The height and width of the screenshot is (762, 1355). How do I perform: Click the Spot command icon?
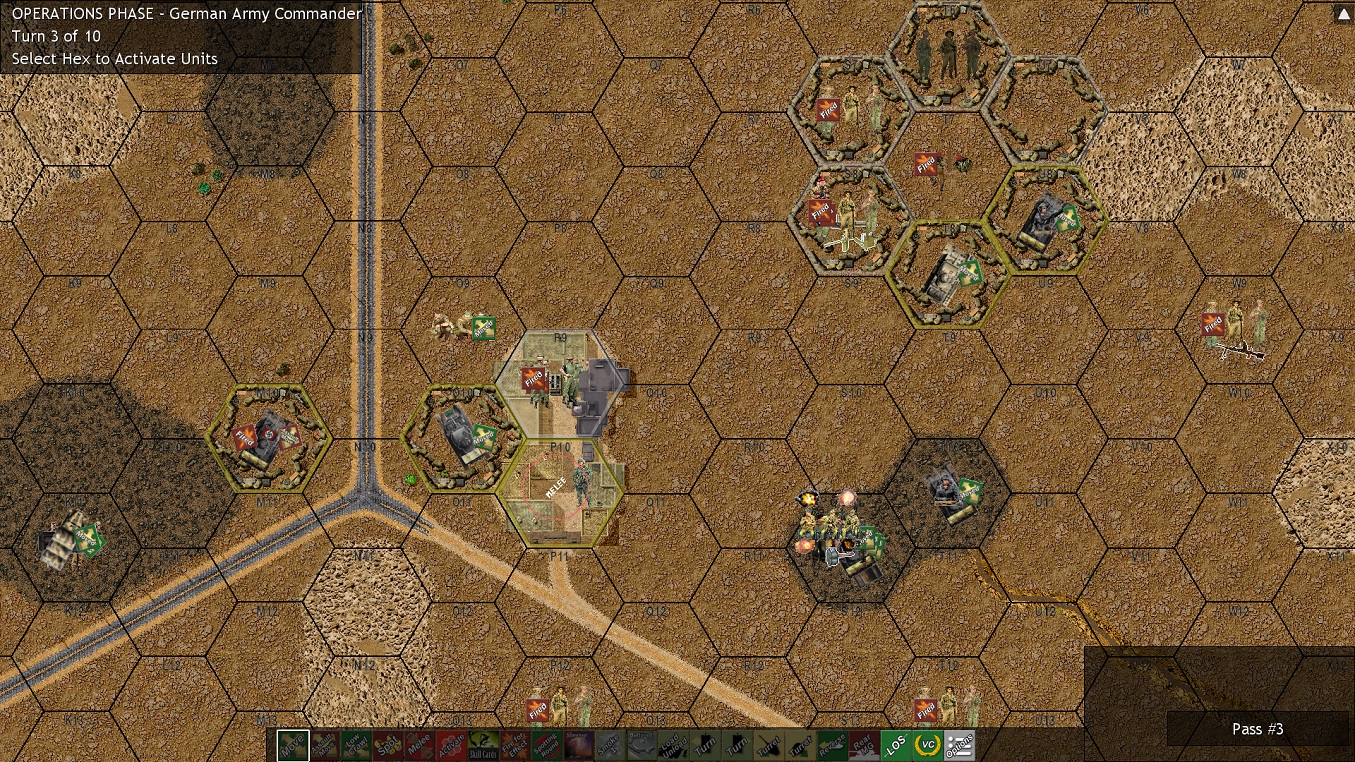tap(387, 745)
